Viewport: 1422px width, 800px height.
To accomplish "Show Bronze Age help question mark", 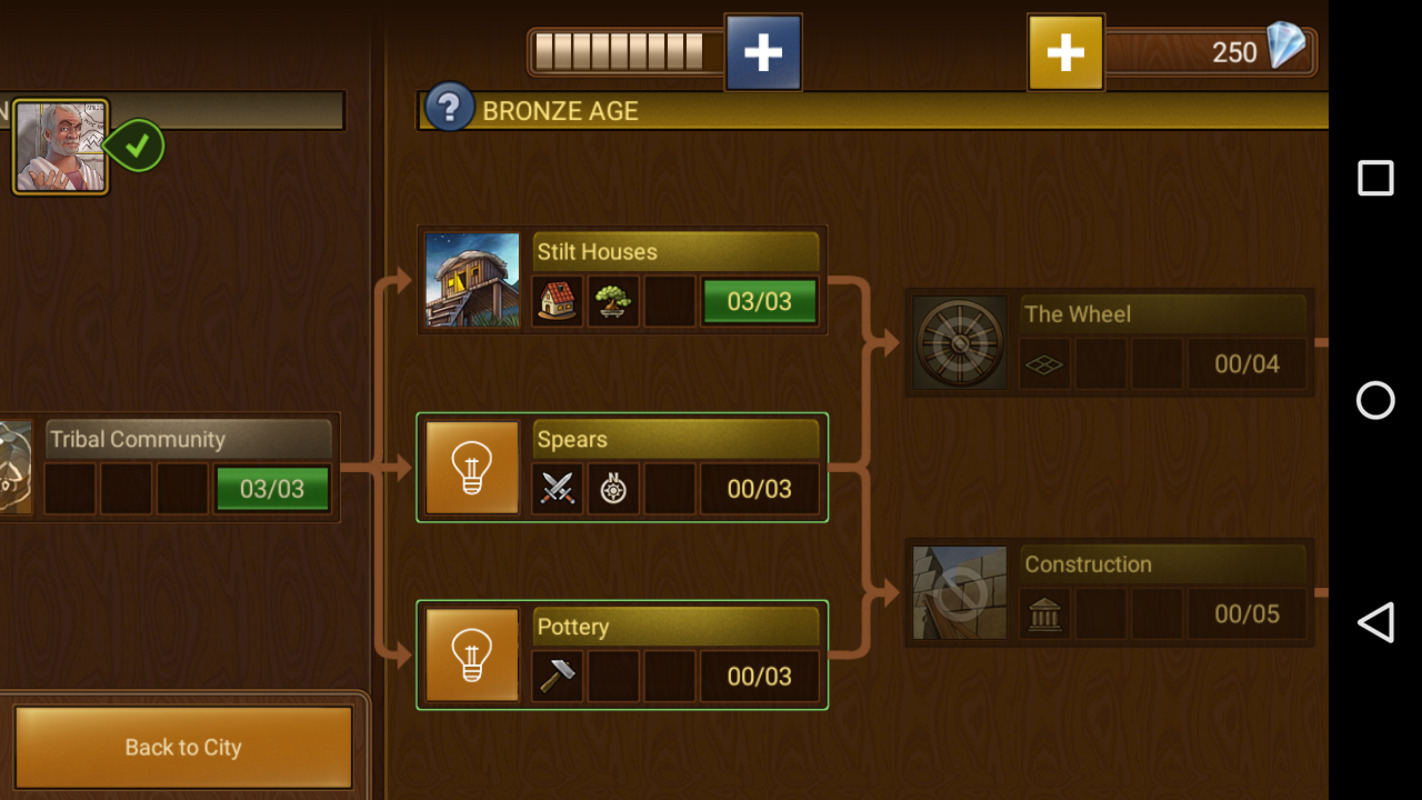I will [449, 107].
